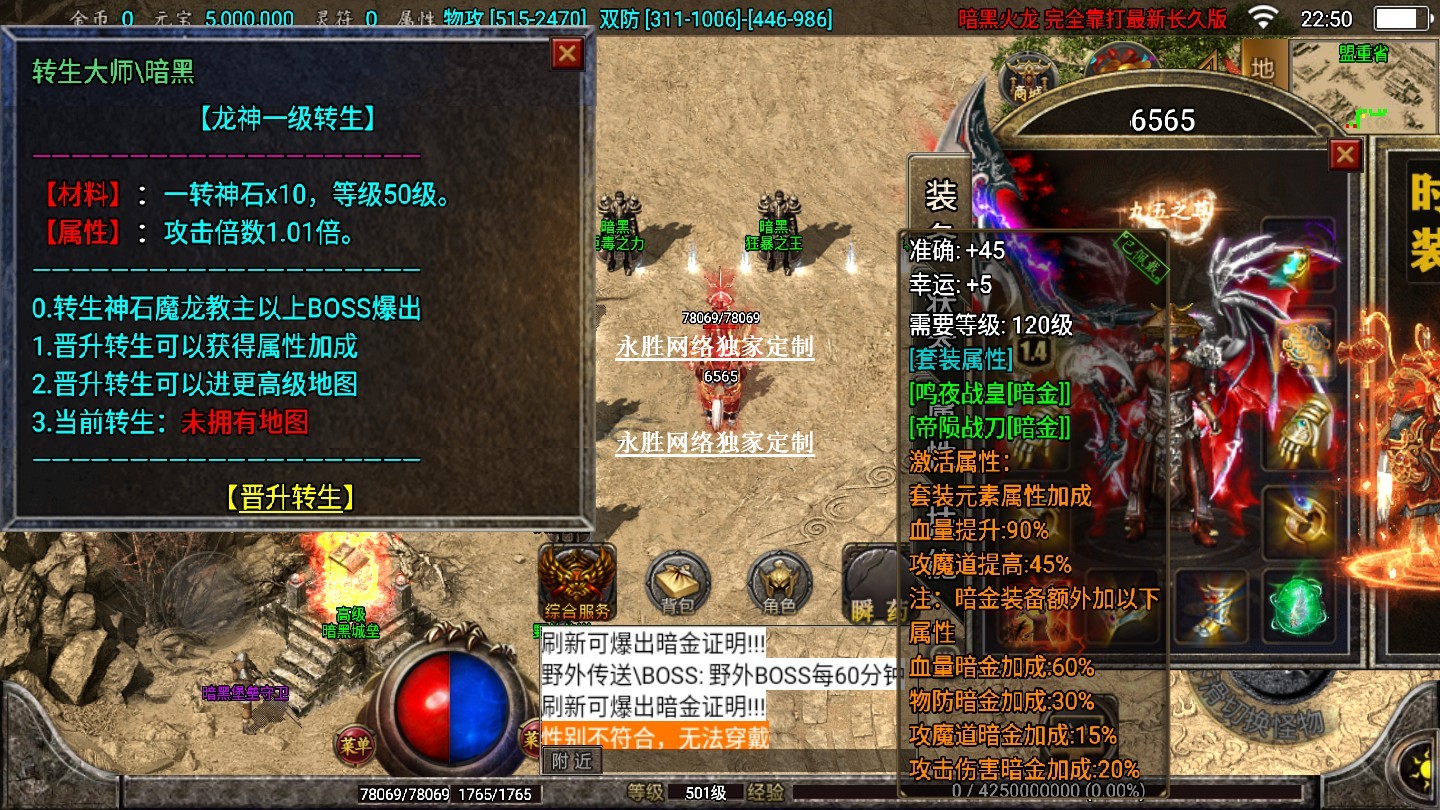Screen dimensions: 1440x810
Task: Click the 晋升转生 promote rebirth option
Action: coord(290,497)
